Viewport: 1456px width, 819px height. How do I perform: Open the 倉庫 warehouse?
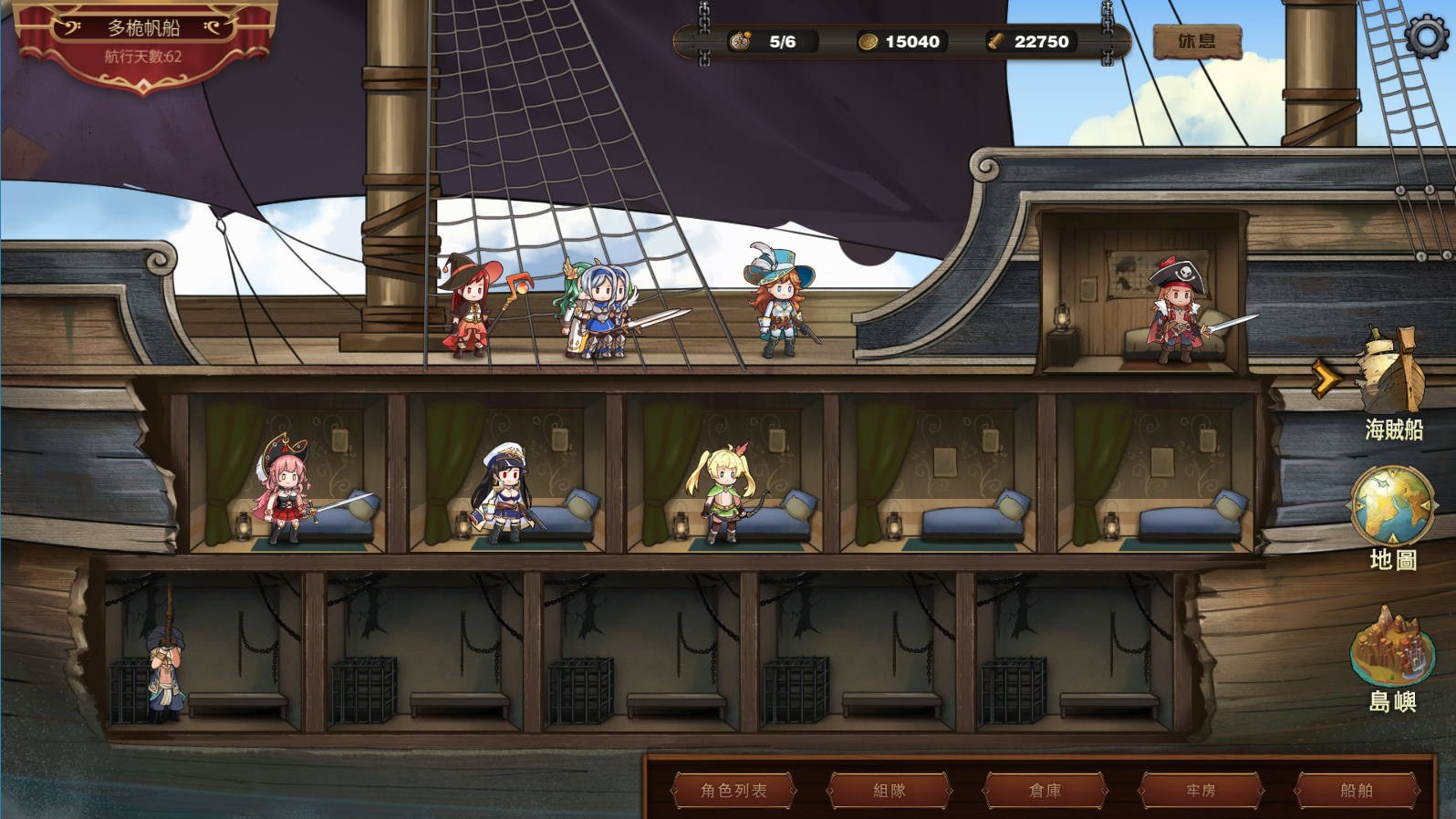click(1045, 790)
